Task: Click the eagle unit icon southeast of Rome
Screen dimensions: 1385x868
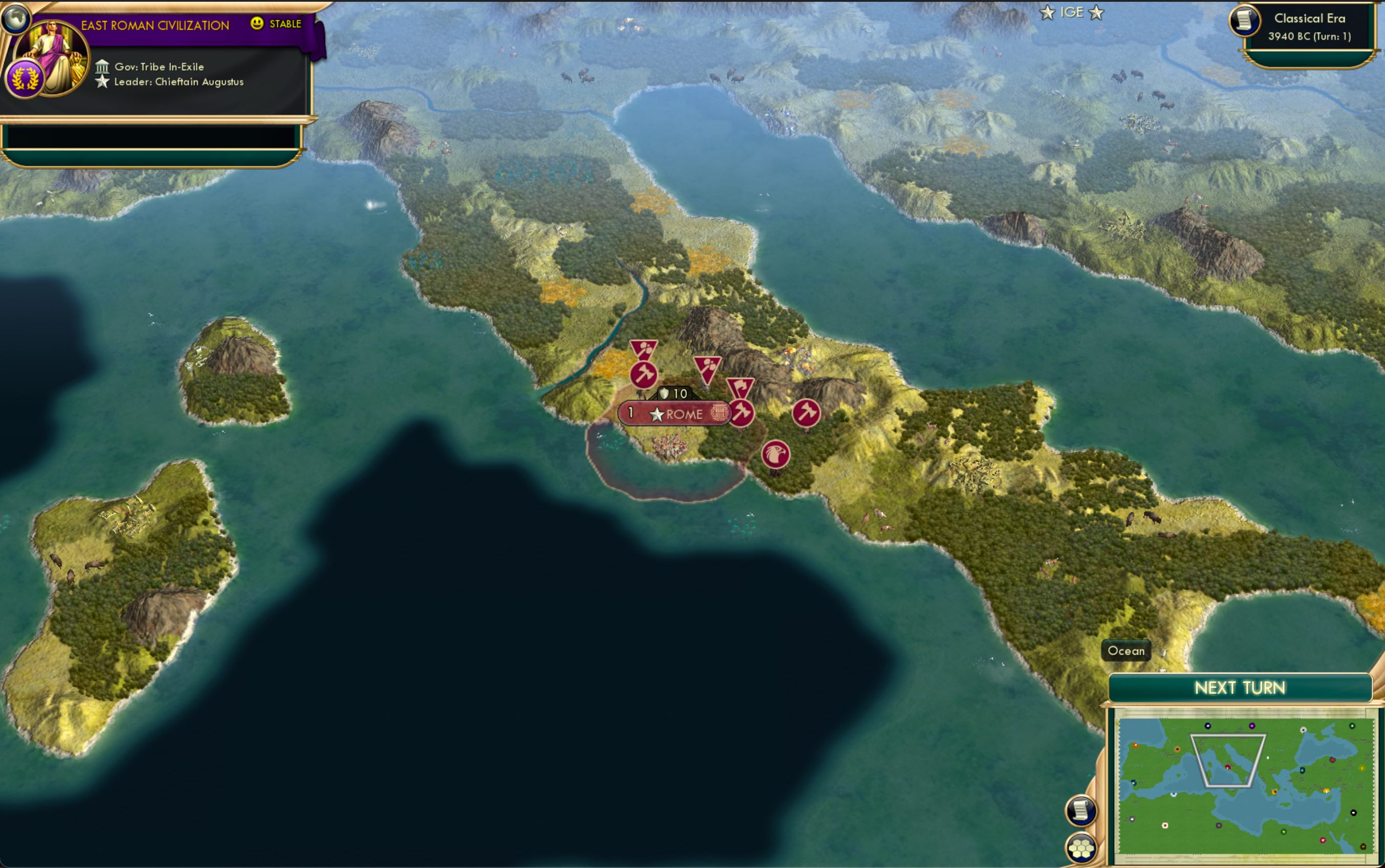Action: [776, 453]
